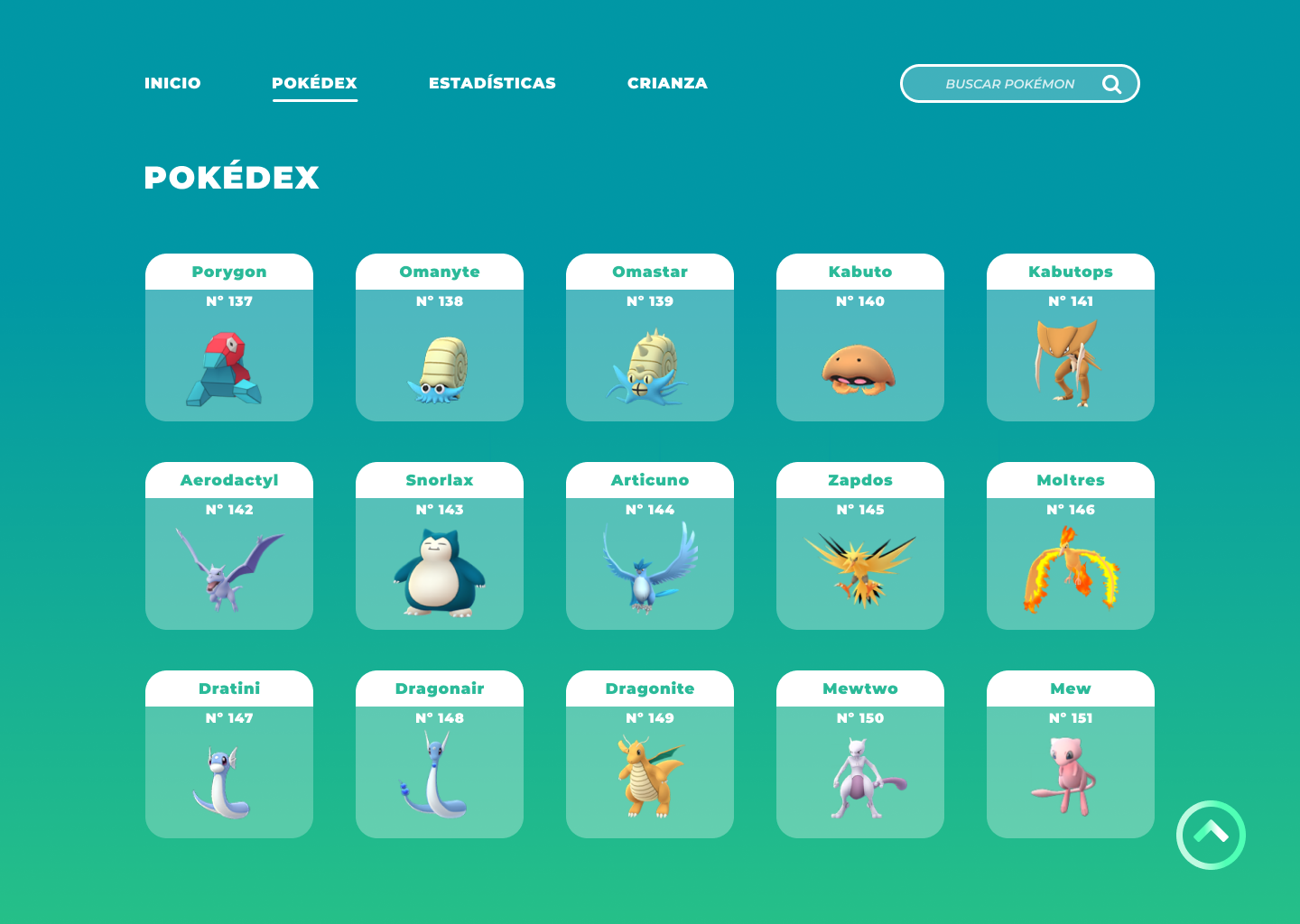This screenshot has width=1300, height=924.
Task: Open the Articuno card
Action: (x=650, y=546)
